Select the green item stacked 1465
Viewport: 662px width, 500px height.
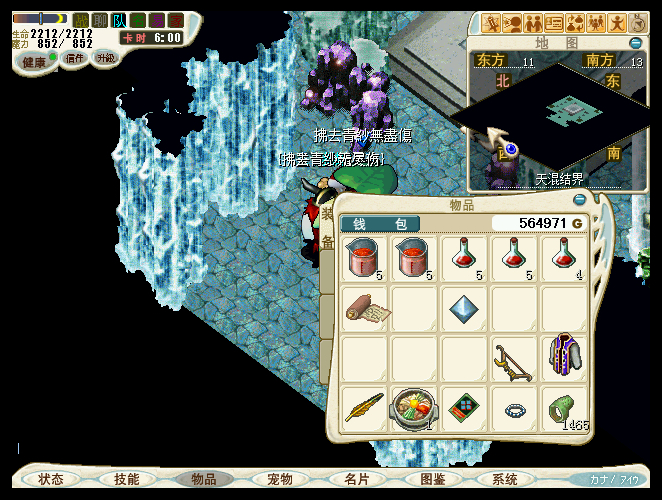pyautogui.click(x=565, y=409)
